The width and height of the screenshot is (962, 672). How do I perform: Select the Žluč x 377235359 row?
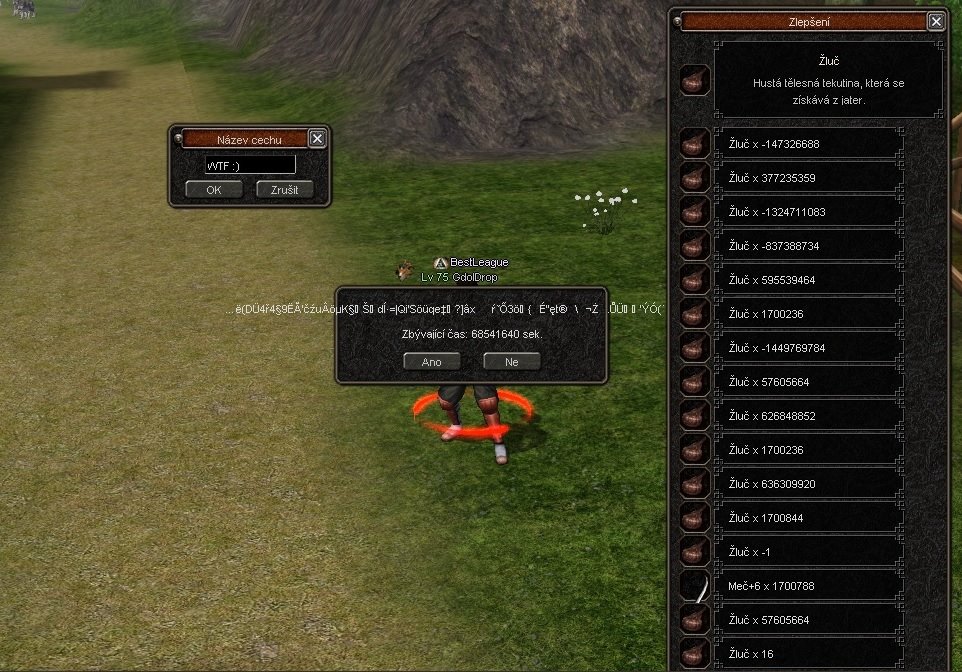(x=809, y=178)
